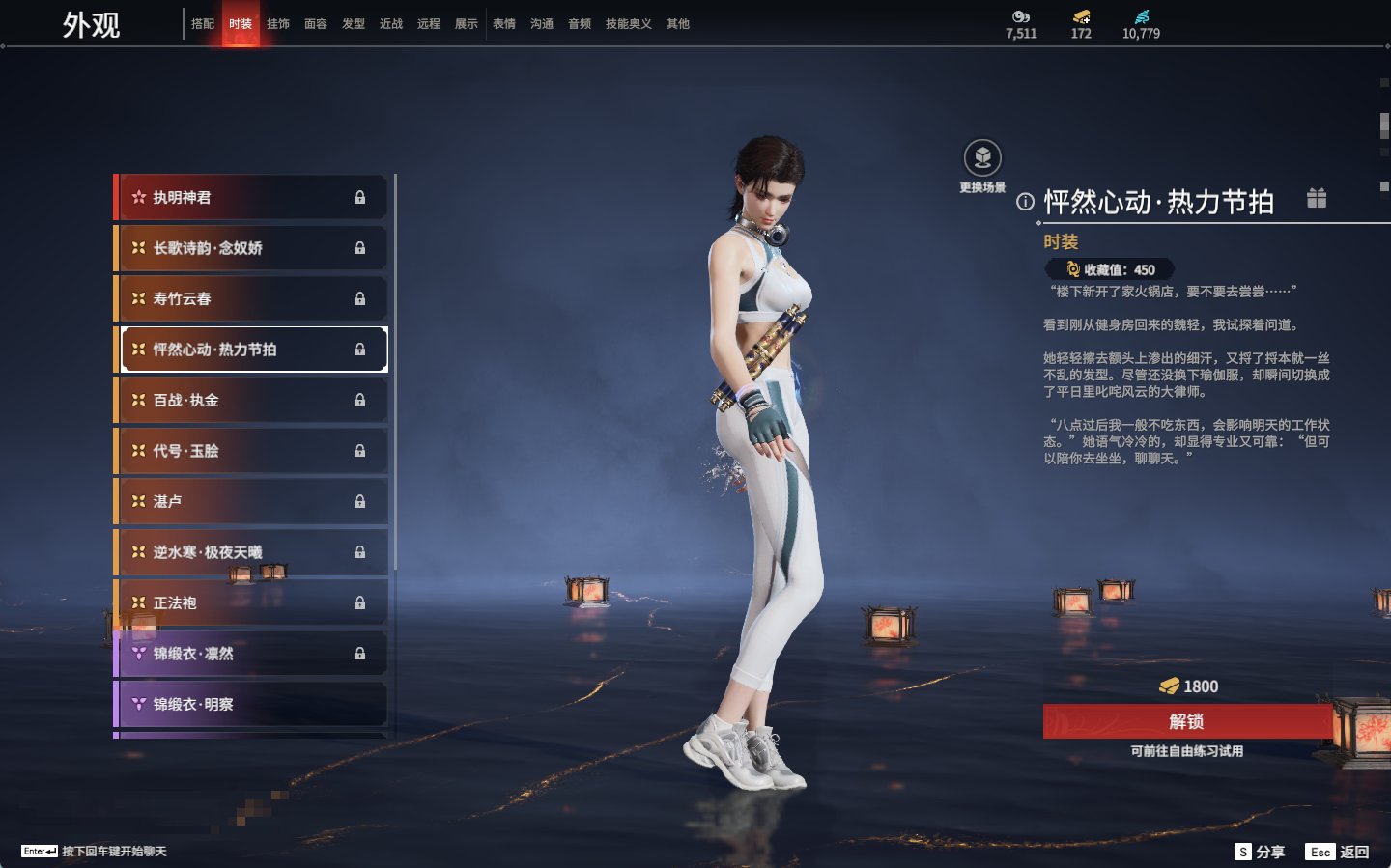
Task: Choose the 表情 tab
Action: tap(504, 24)
